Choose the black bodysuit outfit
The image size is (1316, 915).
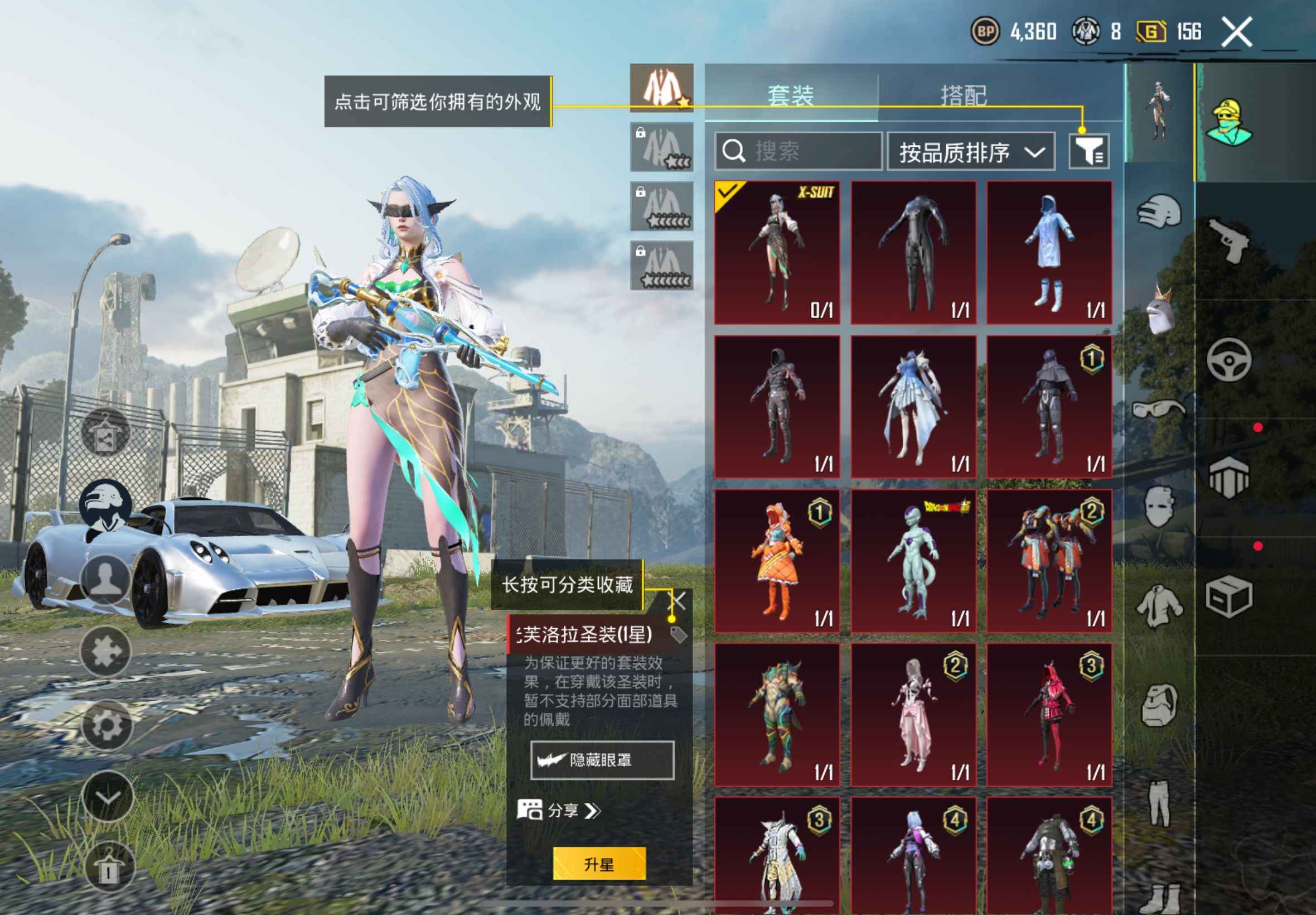click(x=913, y=253)
